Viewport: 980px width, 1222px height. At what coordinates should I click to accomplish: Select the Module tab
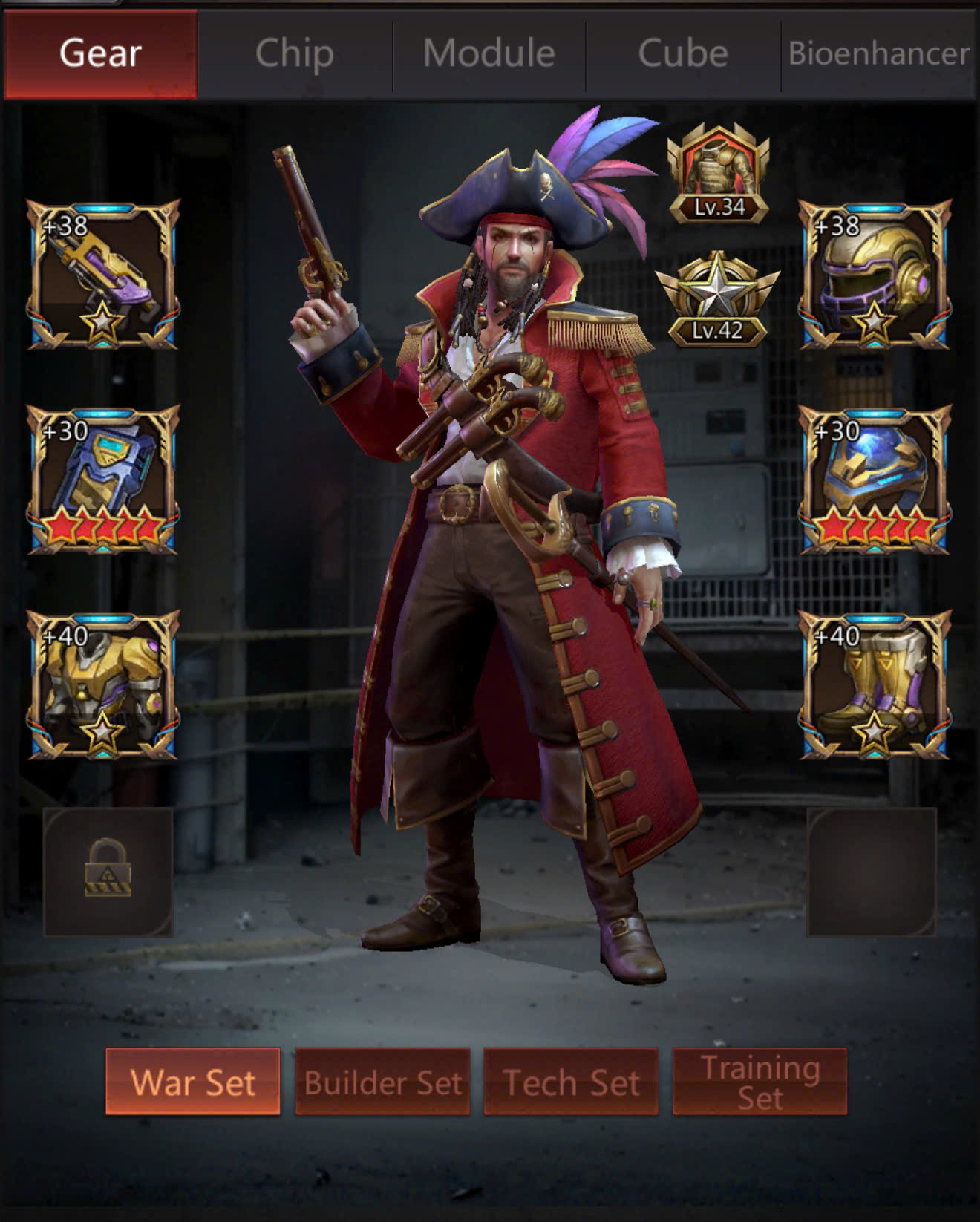pos(489,54)
